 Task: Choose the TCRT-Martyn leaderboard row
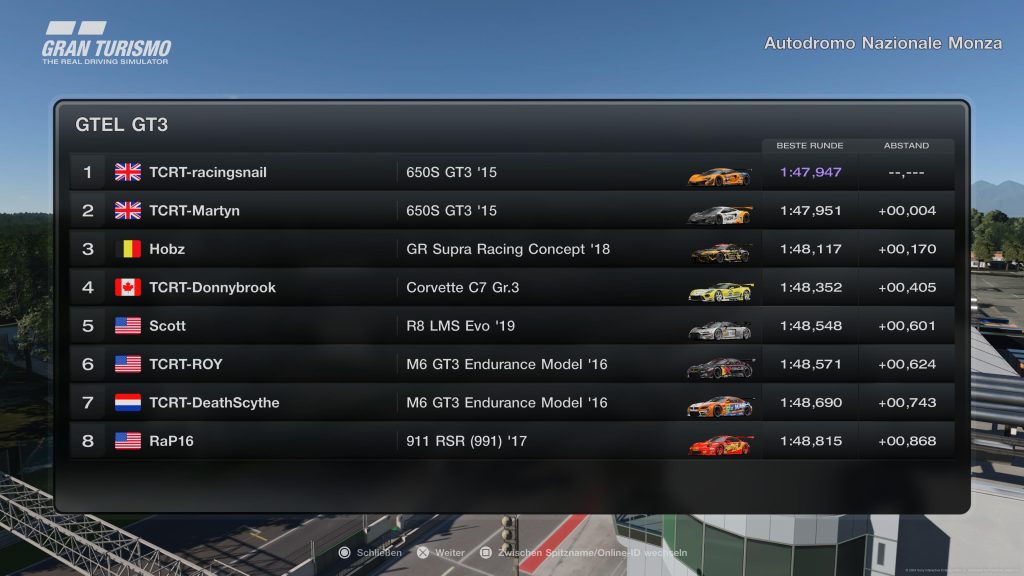click(510, 211)
